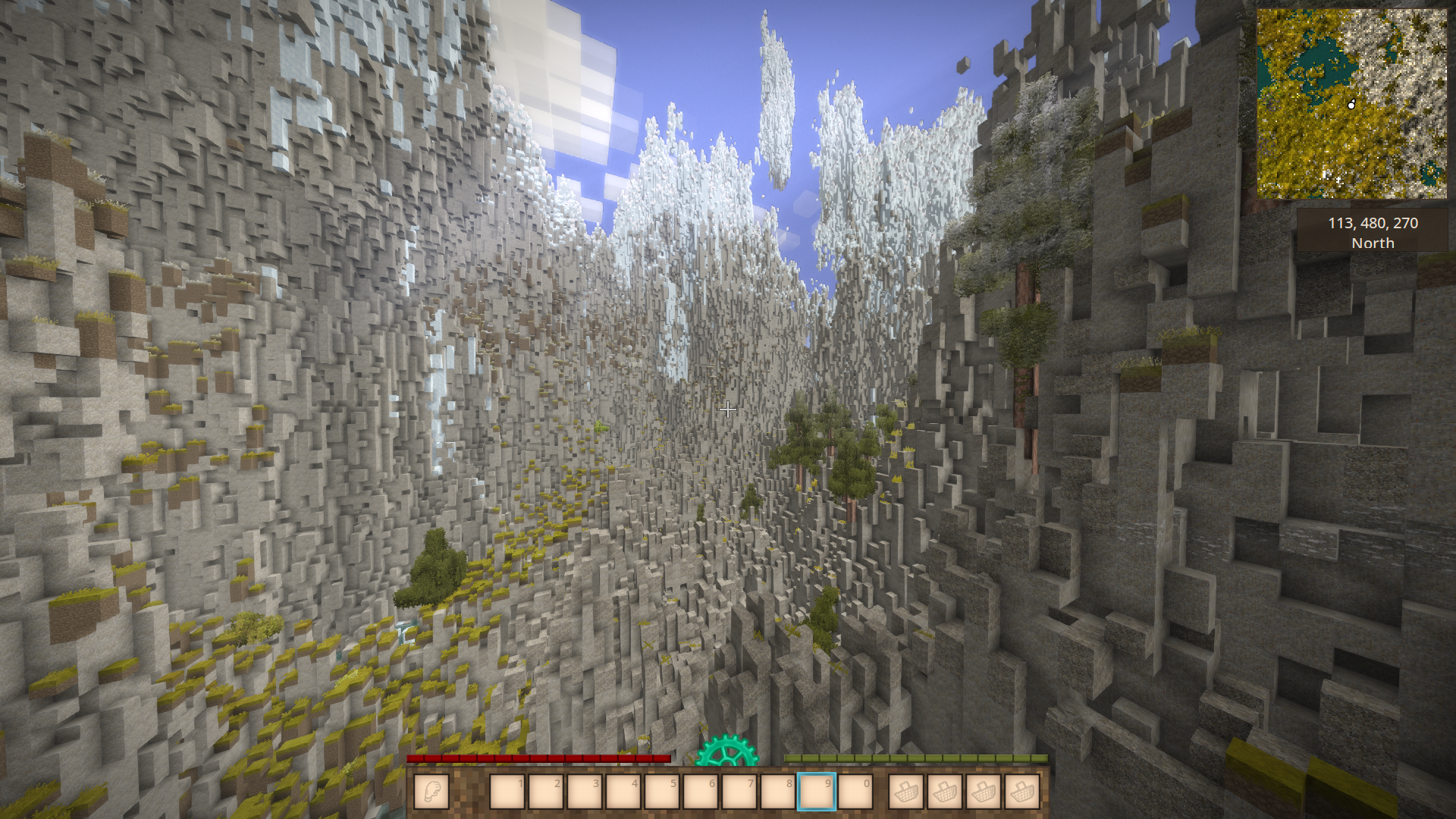The width and height of the screenshot is (1456, 819).
Task: Click the world minimap
Action: [x=1351, y=104]
